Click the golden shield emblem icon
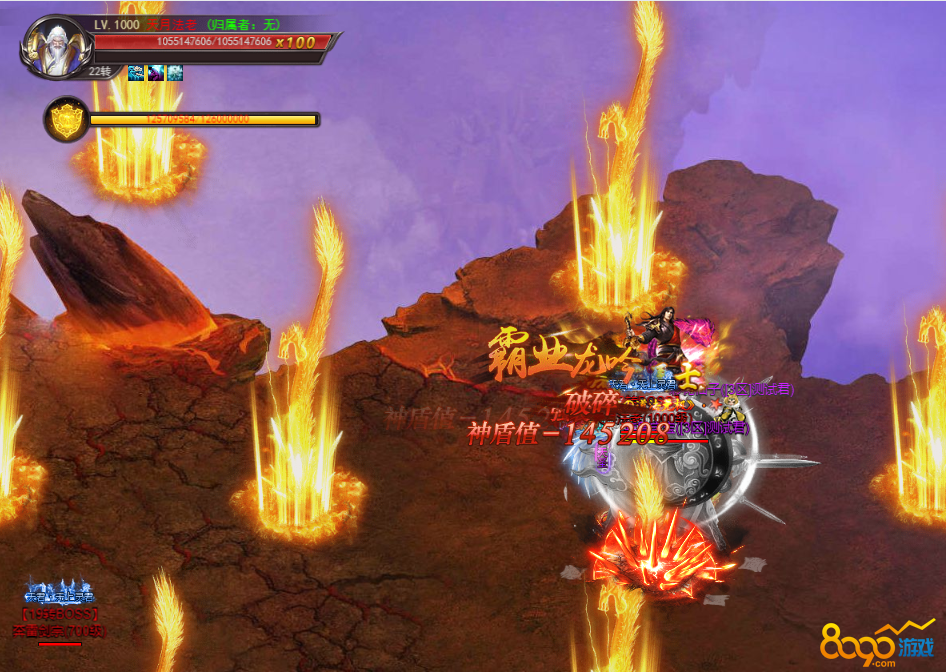 [x=64, y=119]
